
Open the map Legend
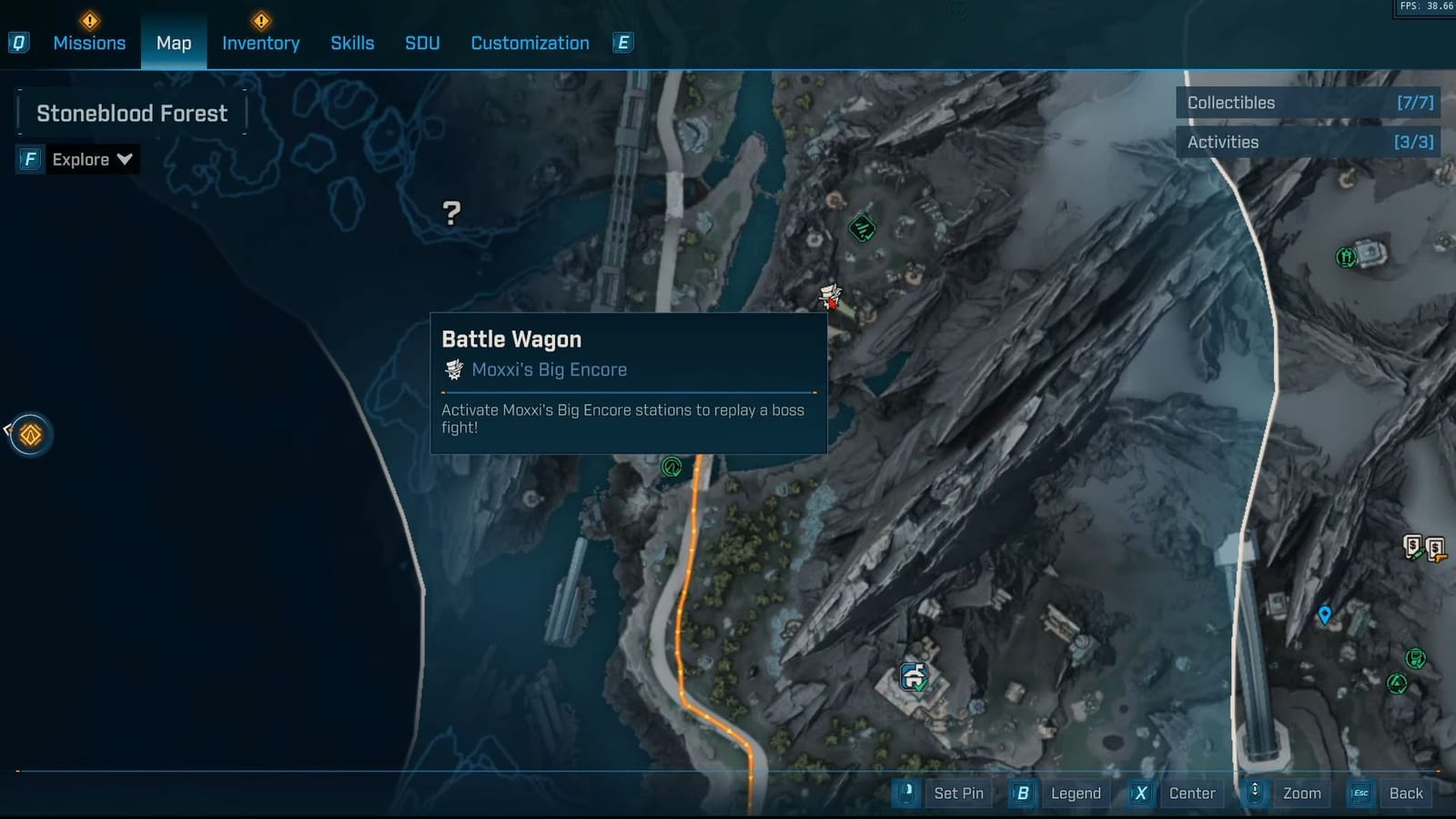pyautogui.click(x=1076, y=793)
